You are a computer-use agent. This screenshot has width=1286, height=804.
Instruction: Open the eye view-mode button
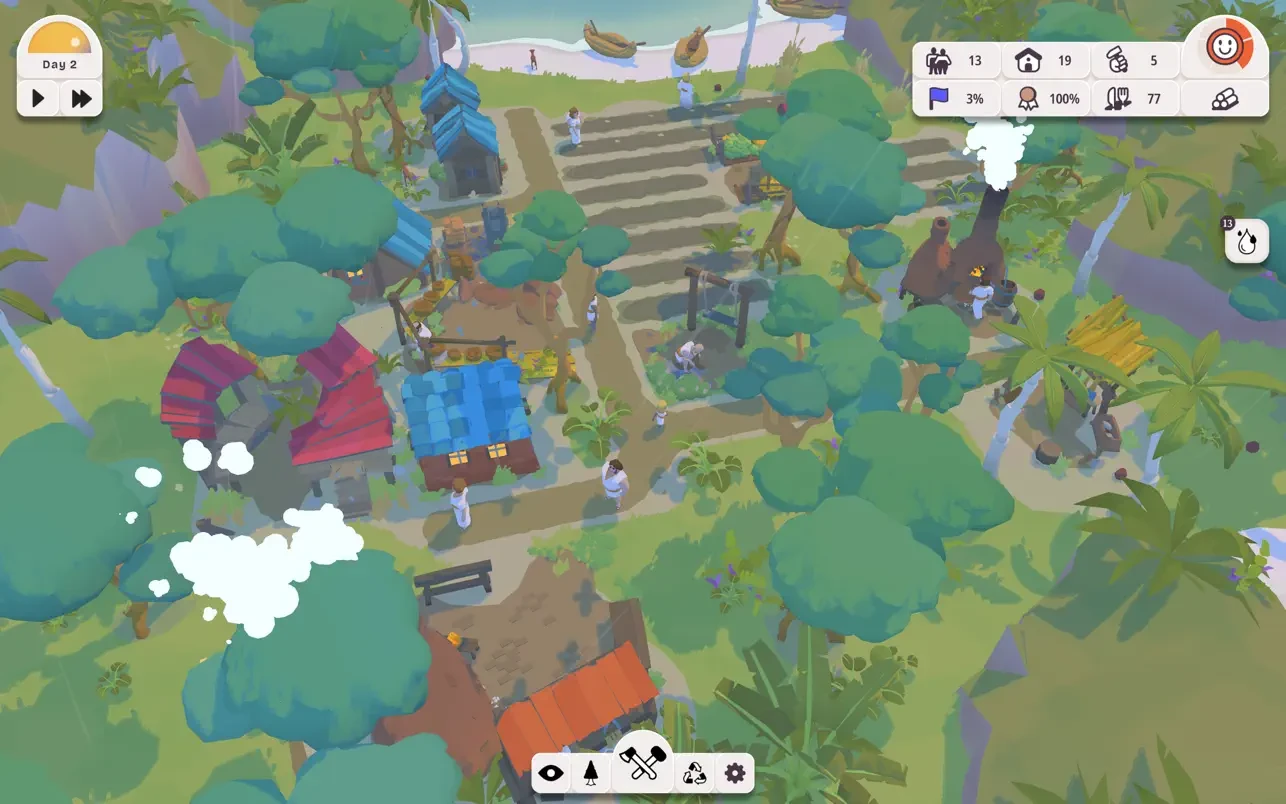pos(550,773)
